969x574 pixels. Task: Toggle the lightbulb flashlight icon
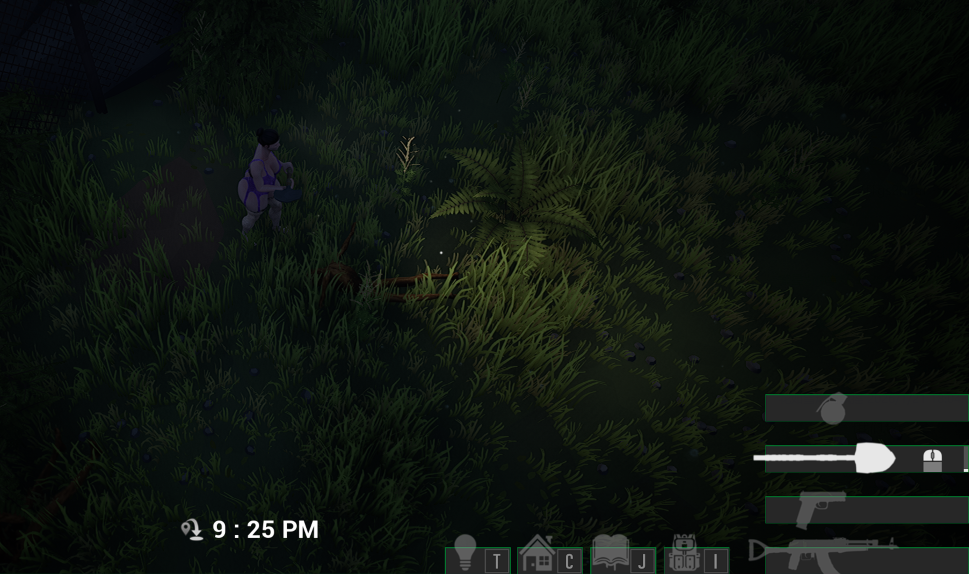[x=465, y=553]
